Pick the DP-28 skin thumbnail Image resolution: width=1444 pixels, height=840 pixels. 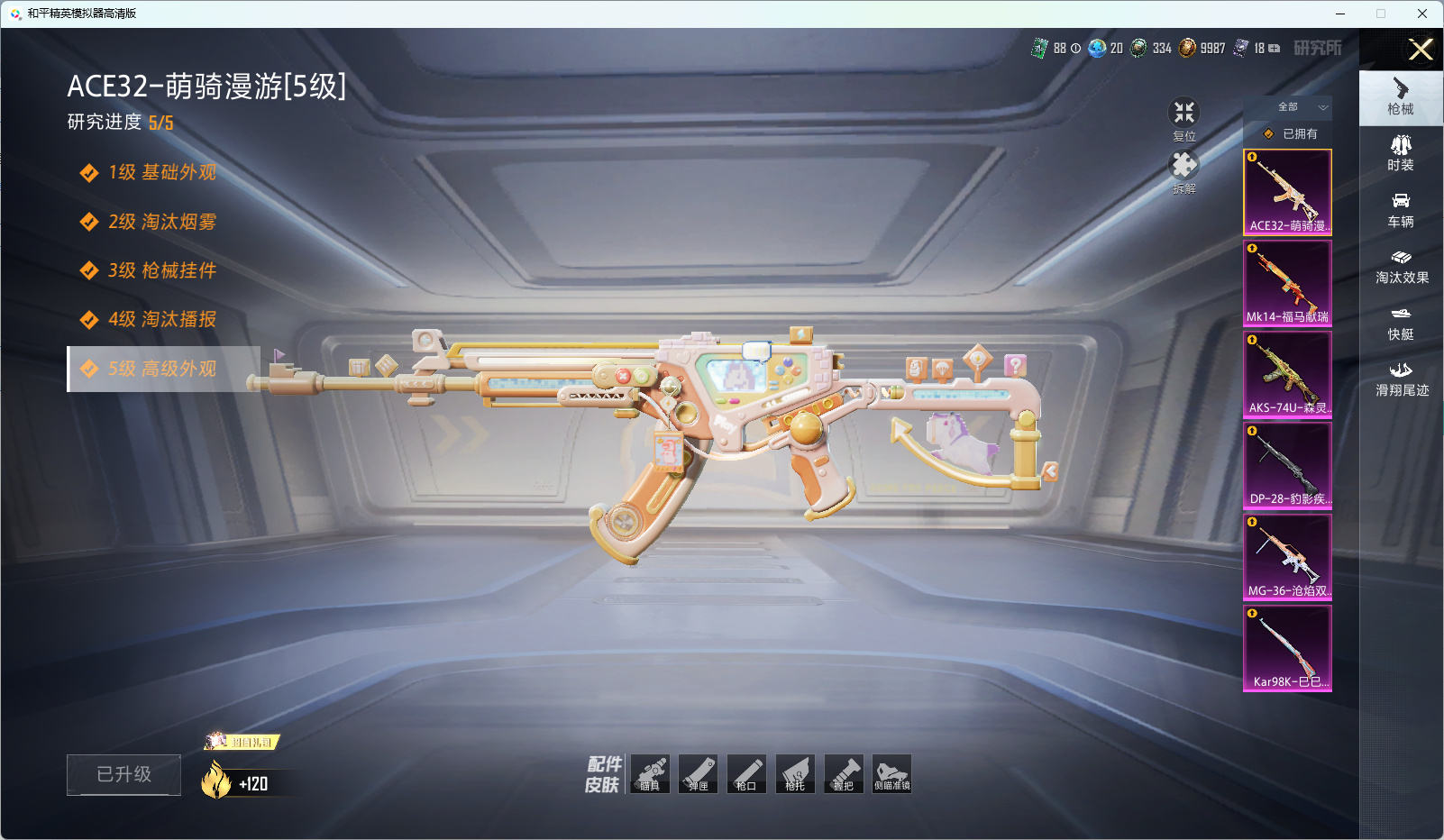(x=1287, y=465)
